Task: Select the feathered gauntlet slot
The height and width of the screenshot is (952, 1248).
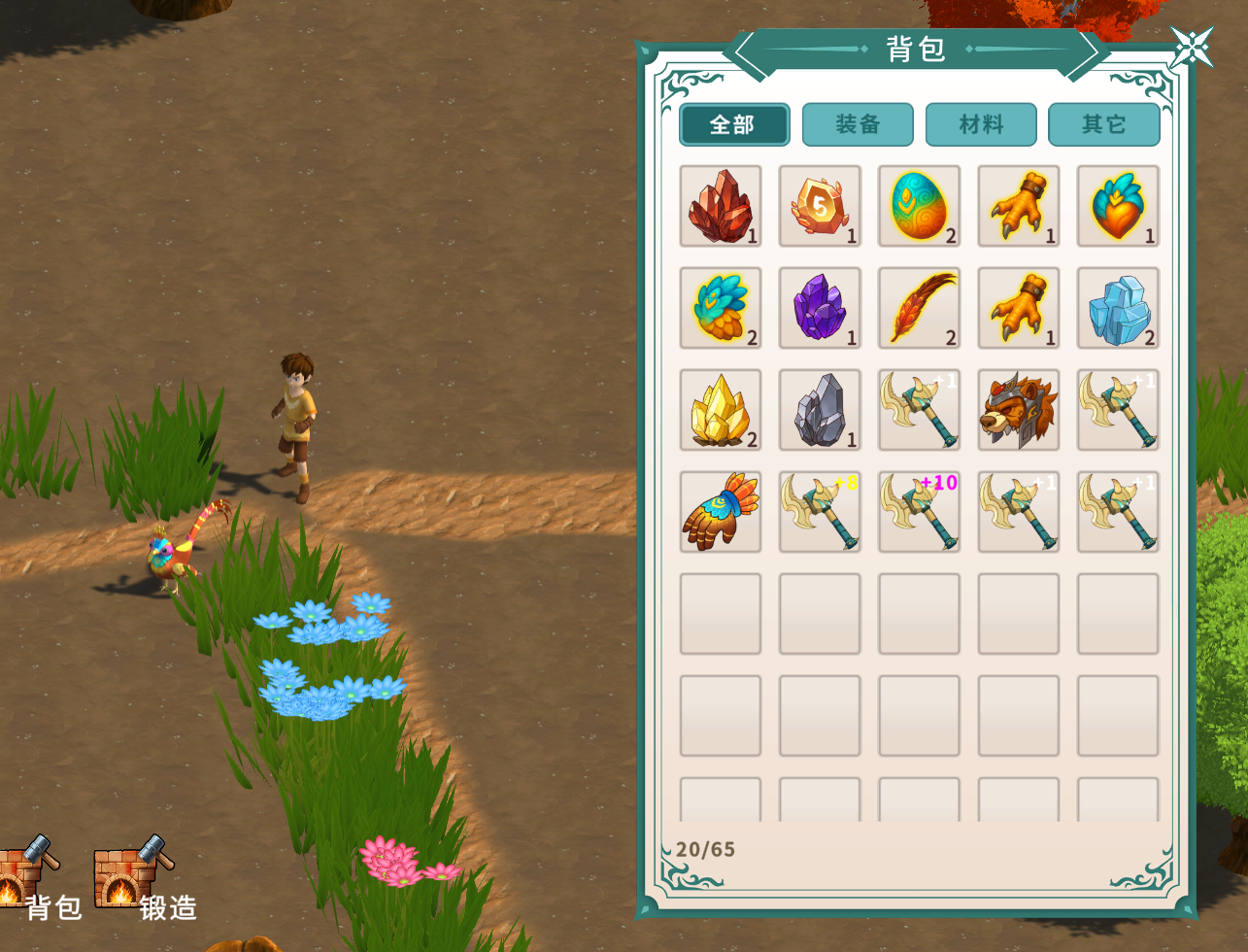Action: click(x=721, y=512)
